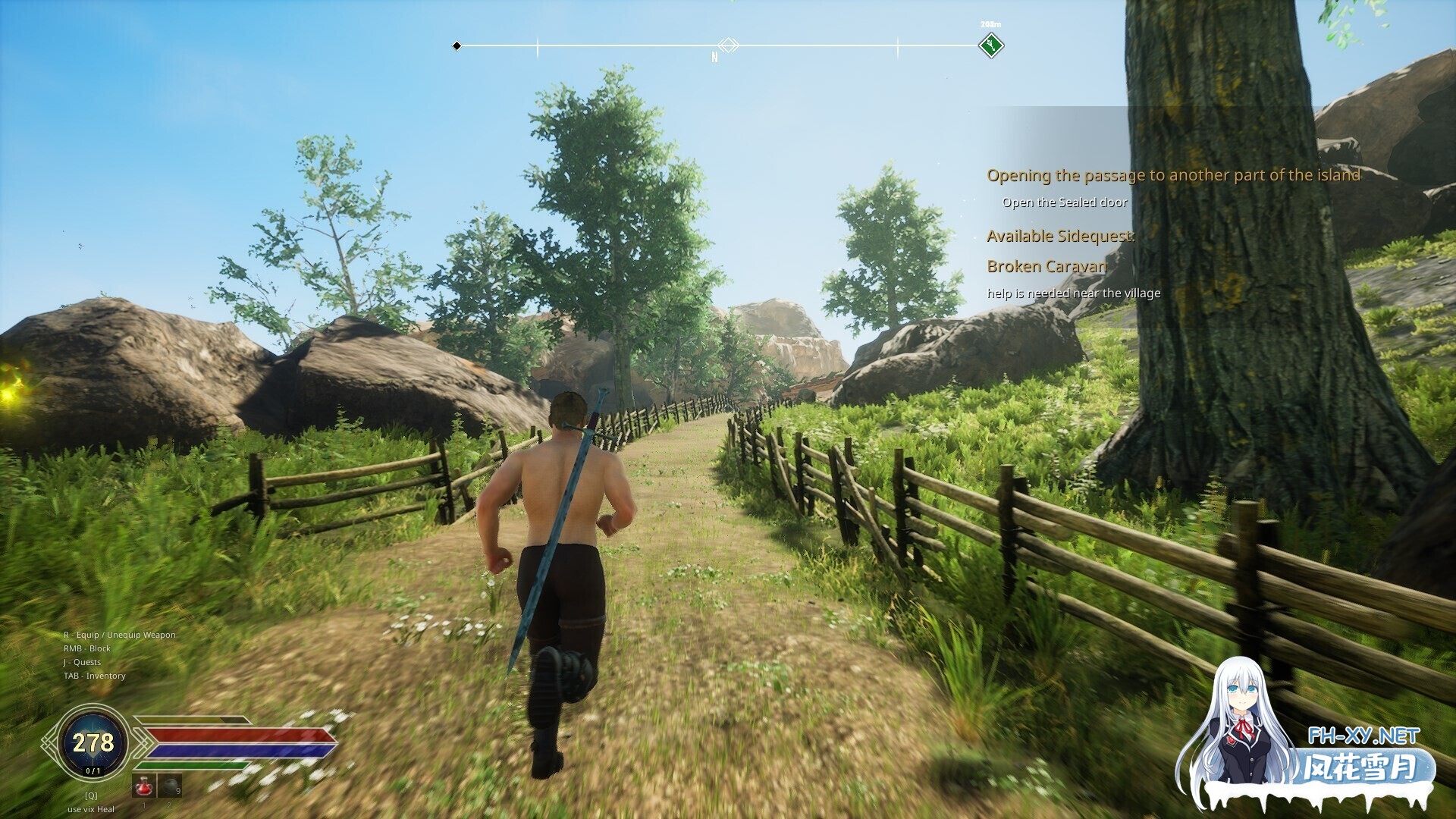This screenshot has height=819, width=1456.
Task: Select the dark bomb item slot
Action: 168,786
